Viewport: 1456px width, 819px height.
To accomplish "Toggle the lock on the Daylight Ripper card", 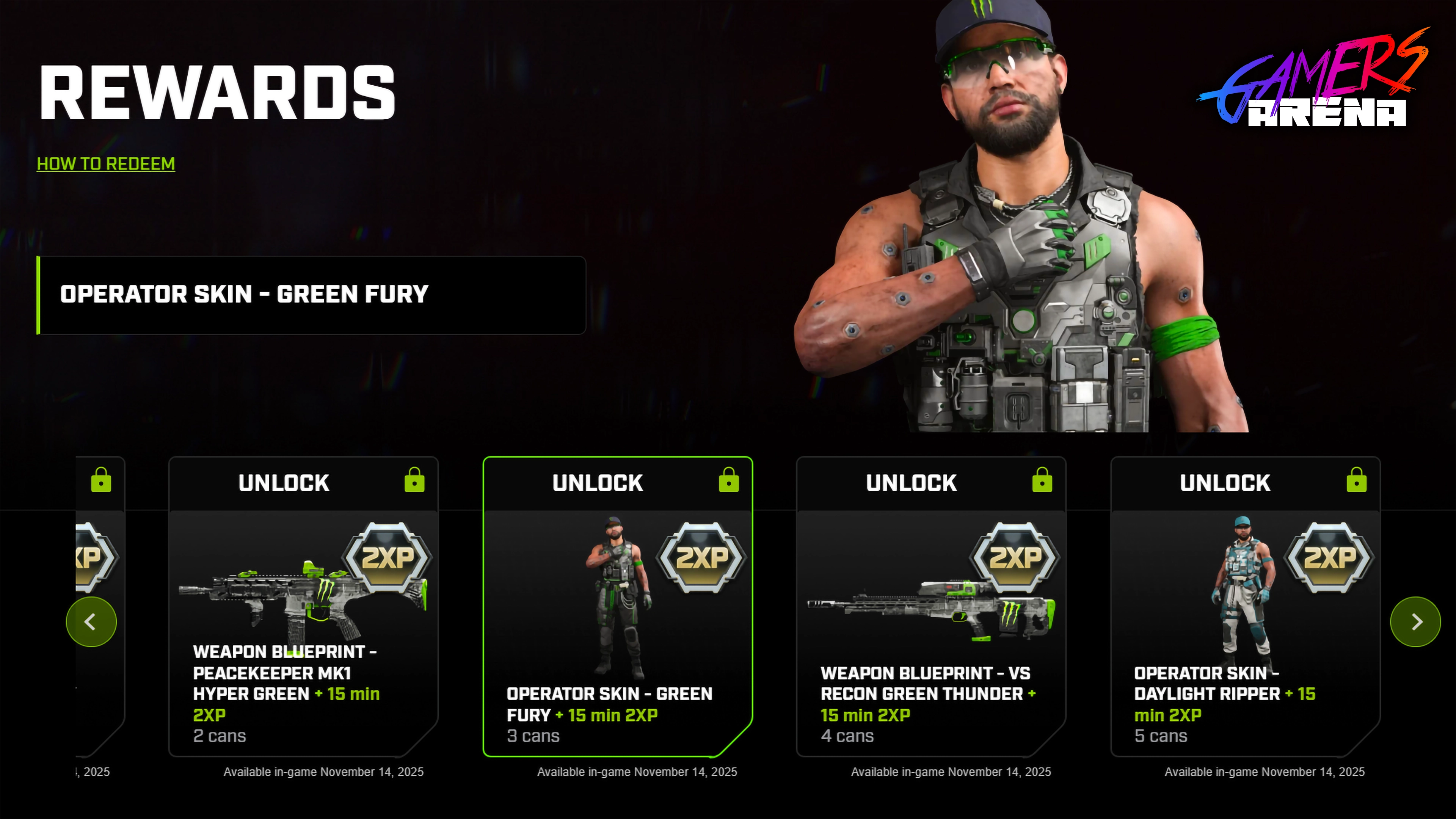I will coord(1357,482).
